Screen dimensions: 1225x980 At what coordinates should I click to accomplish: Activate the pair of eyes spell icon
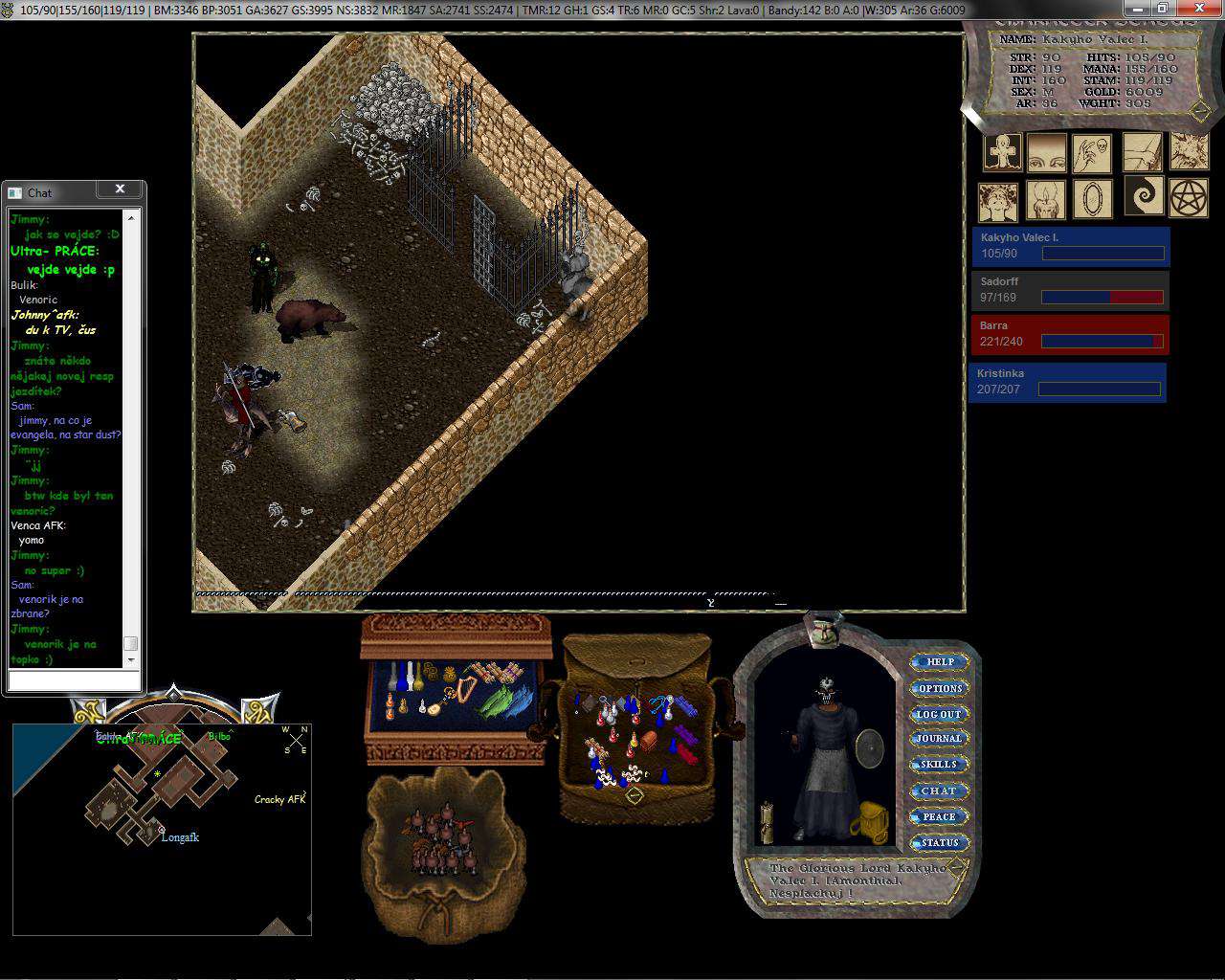point(1046,152)
